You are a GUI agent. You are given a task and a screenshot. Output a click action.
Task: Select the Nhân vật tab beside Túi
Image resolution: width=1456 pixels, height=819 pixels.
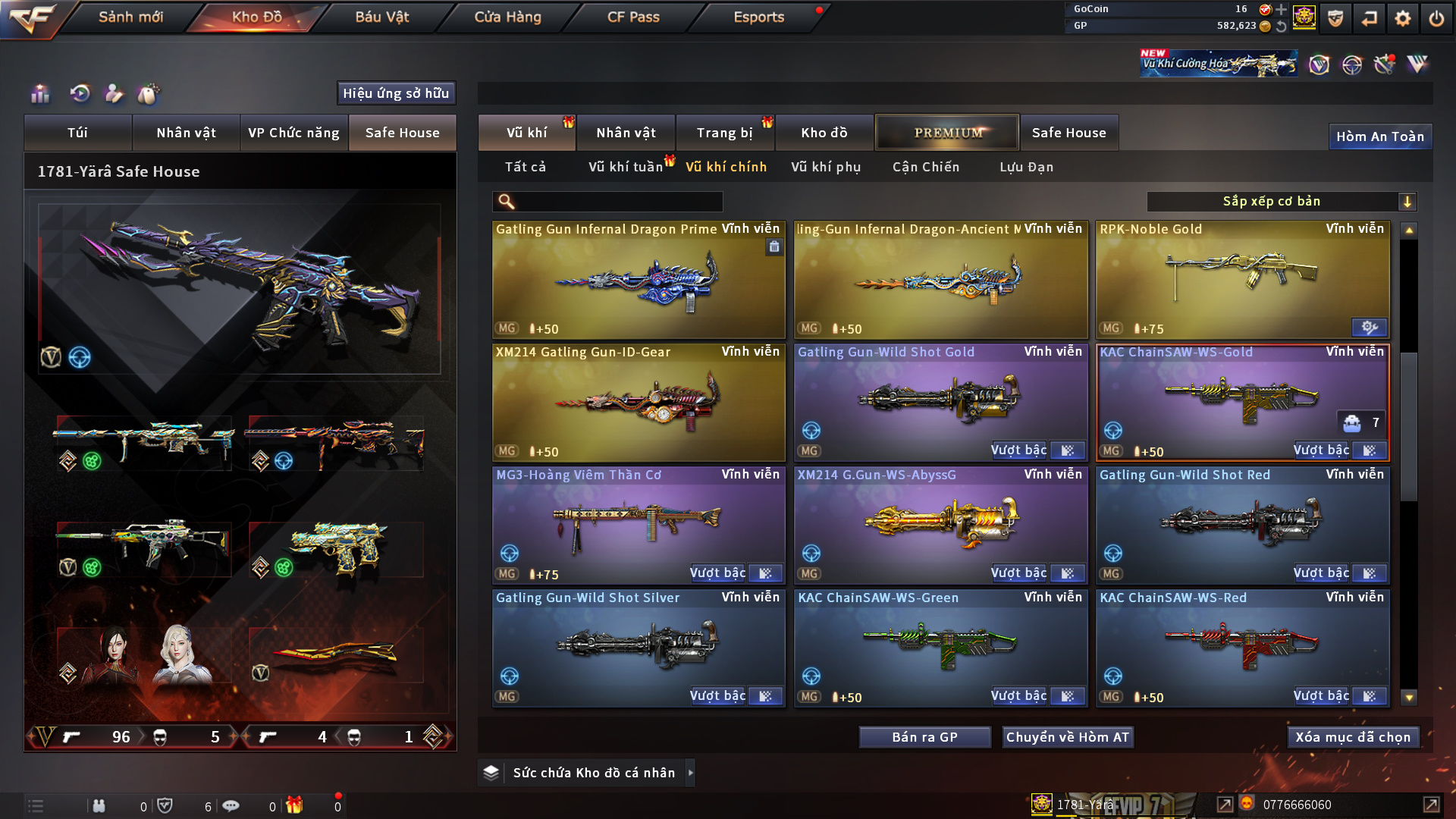click(186, 133)
